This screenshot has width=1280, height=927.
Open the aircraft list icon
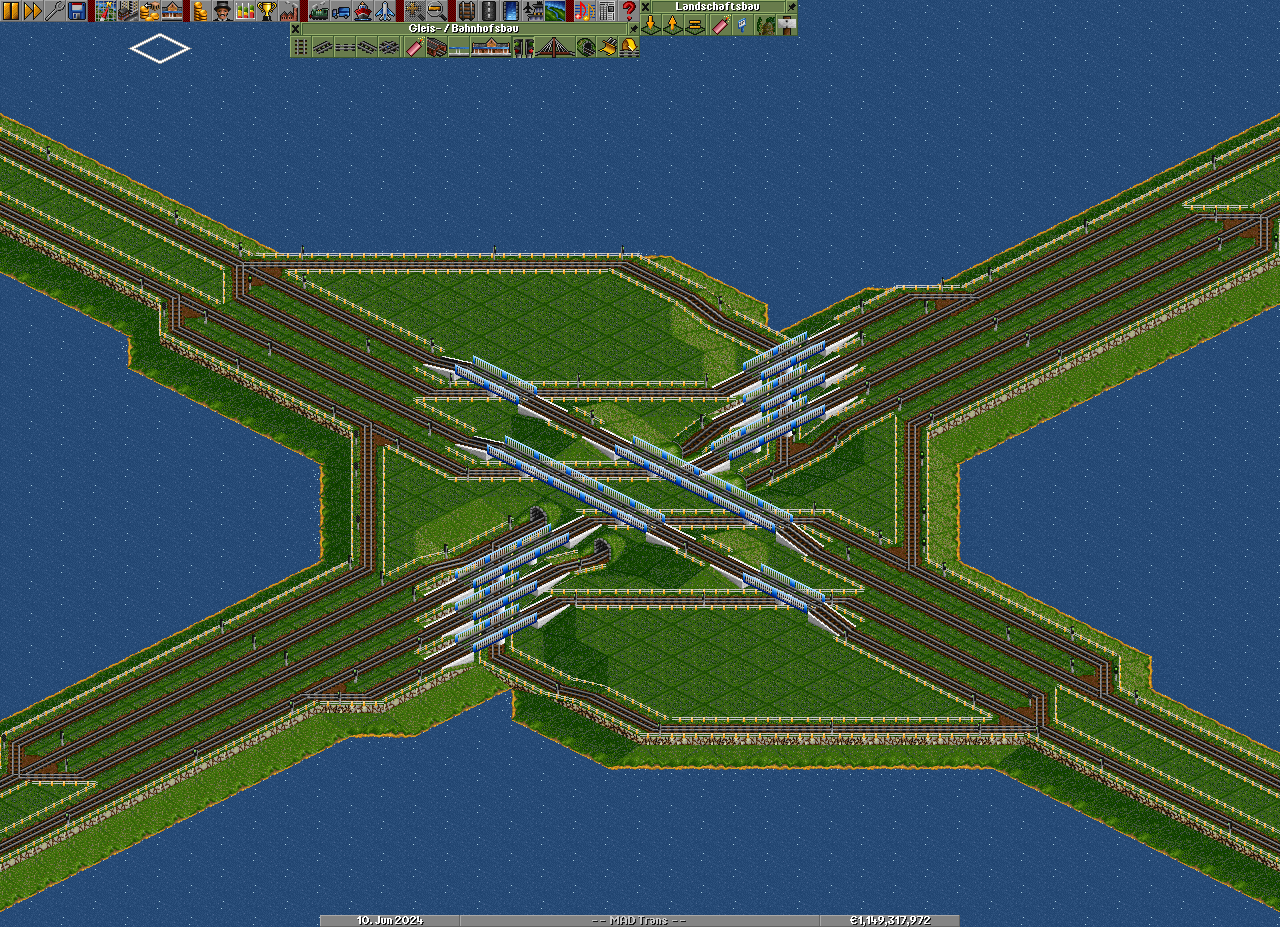[384, 11]
